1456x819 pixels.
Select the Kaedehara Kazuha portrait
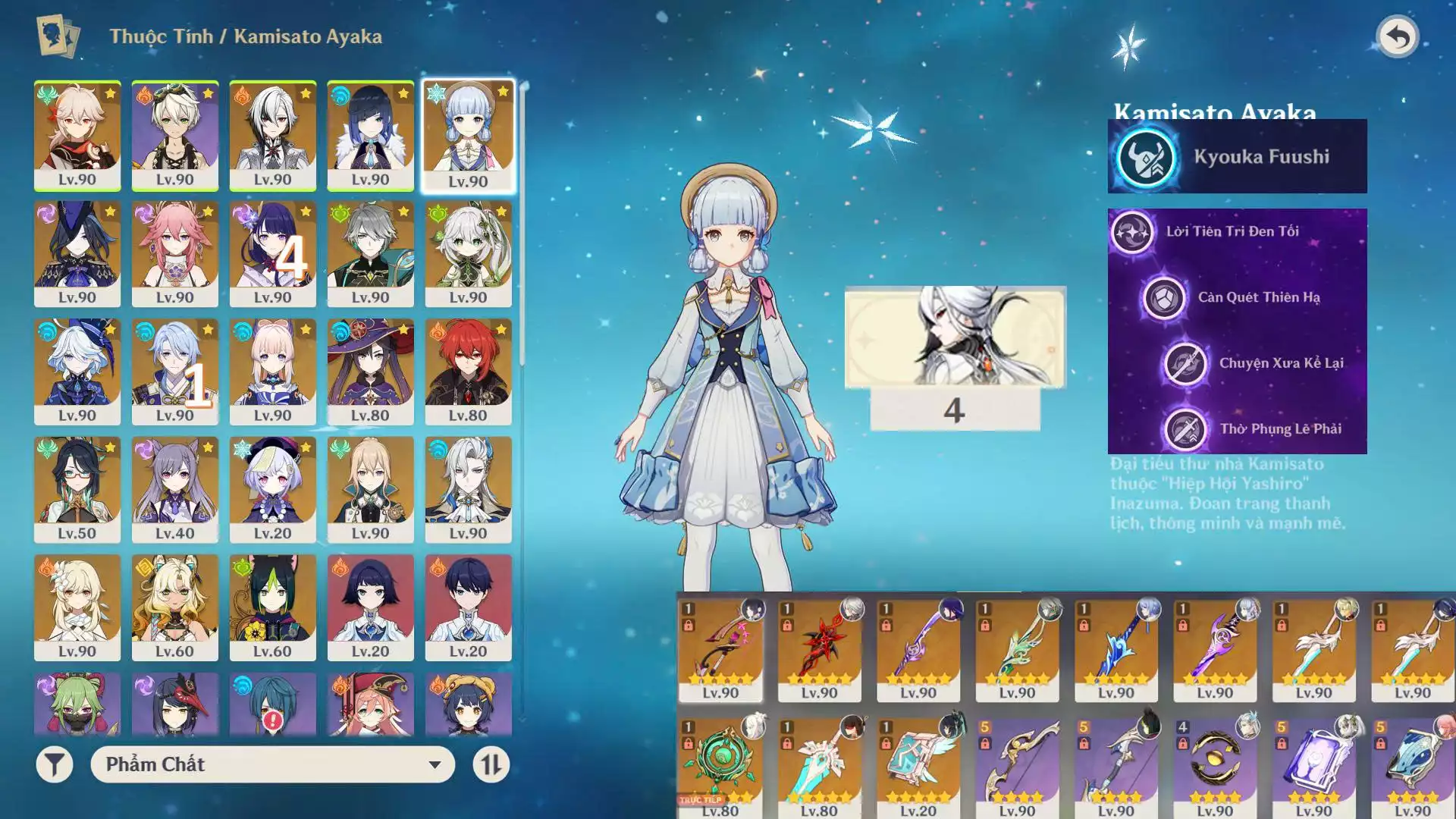77,135
